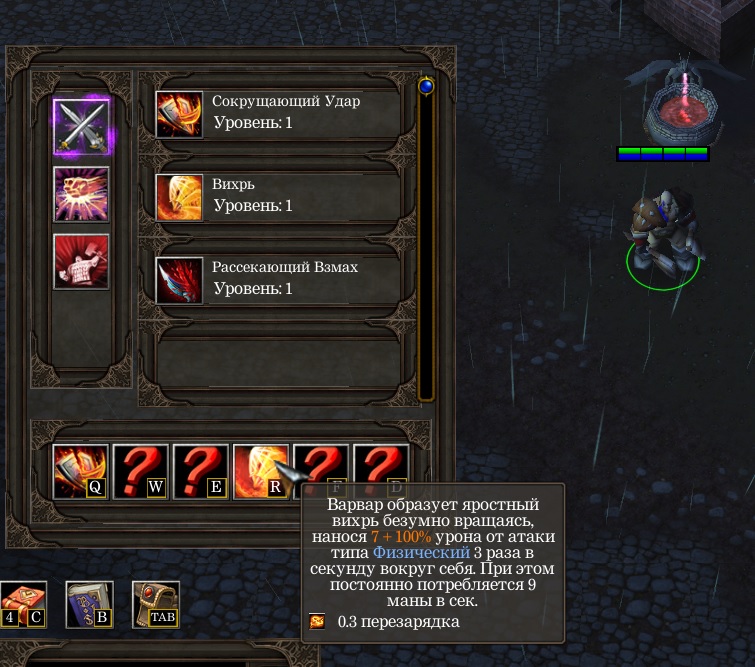Screen dimensions: 755x667
Task: Switch to the glowing fist skill category
Action: [x=81, y=193]
